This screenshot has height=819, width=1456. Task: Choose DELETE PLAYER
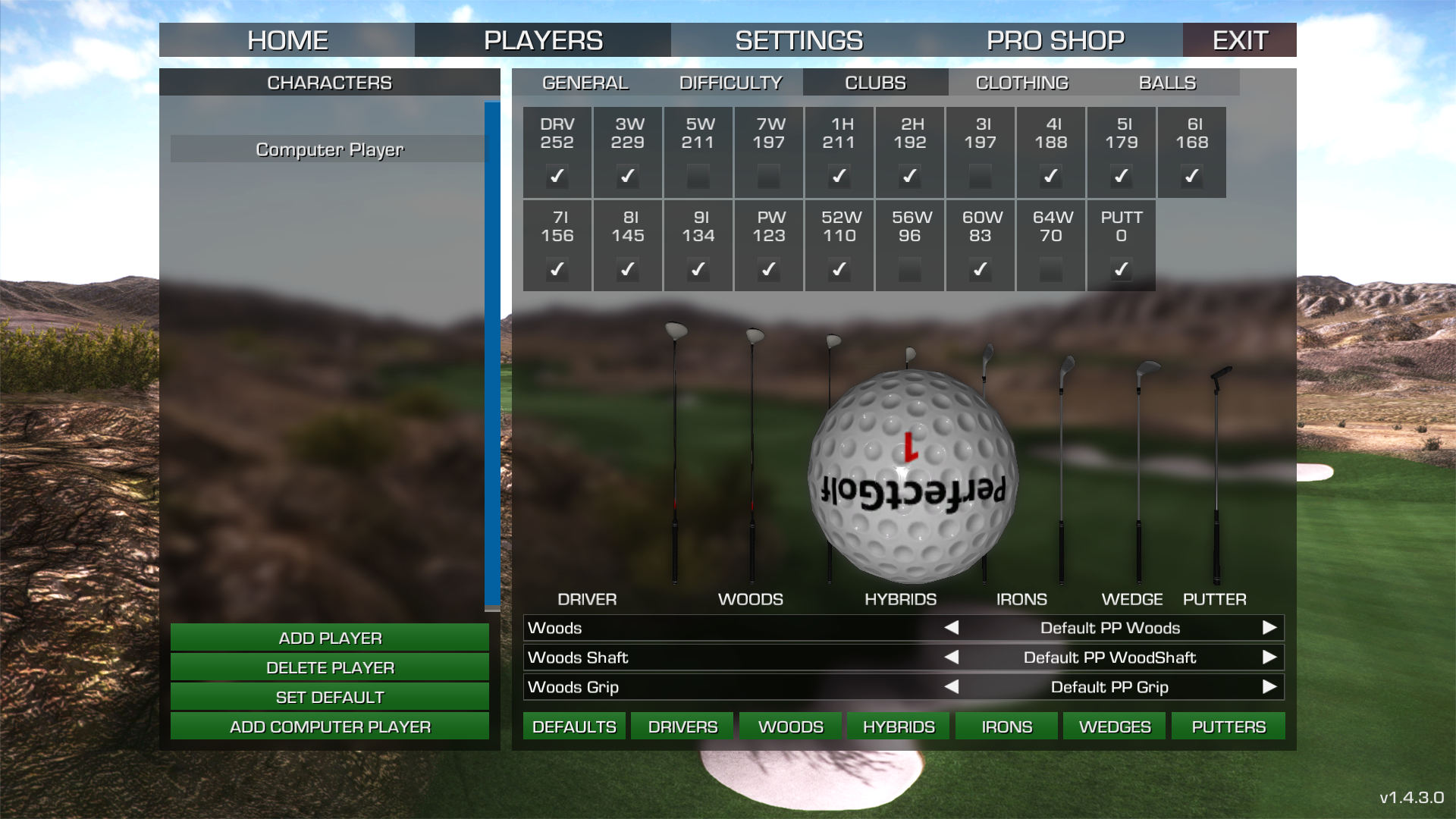pyautogui.click(x=329, y=667)
